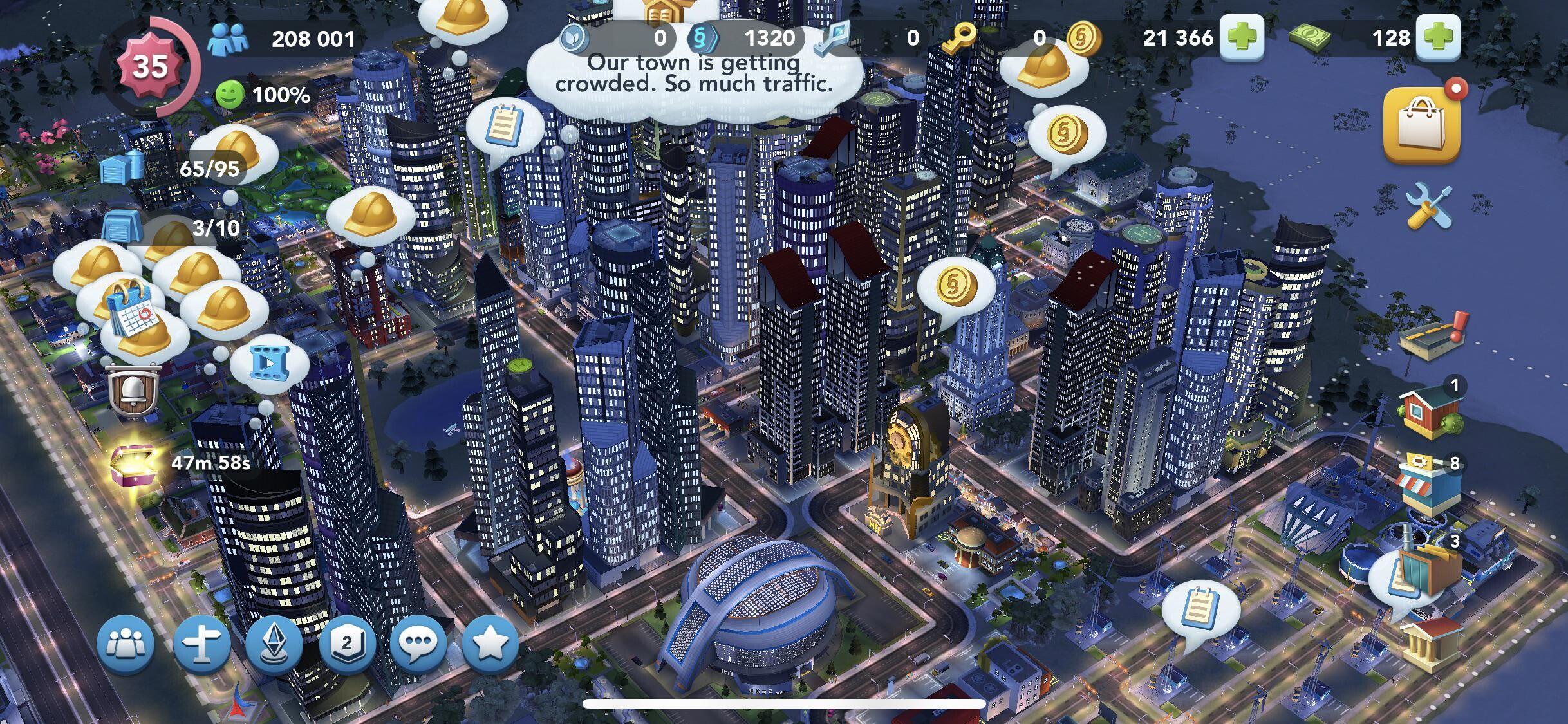Screen dimensions: 1568x724
Task: Add SimCash with the green plus button
Action: pyautogui.click(x=1440, y=38)
